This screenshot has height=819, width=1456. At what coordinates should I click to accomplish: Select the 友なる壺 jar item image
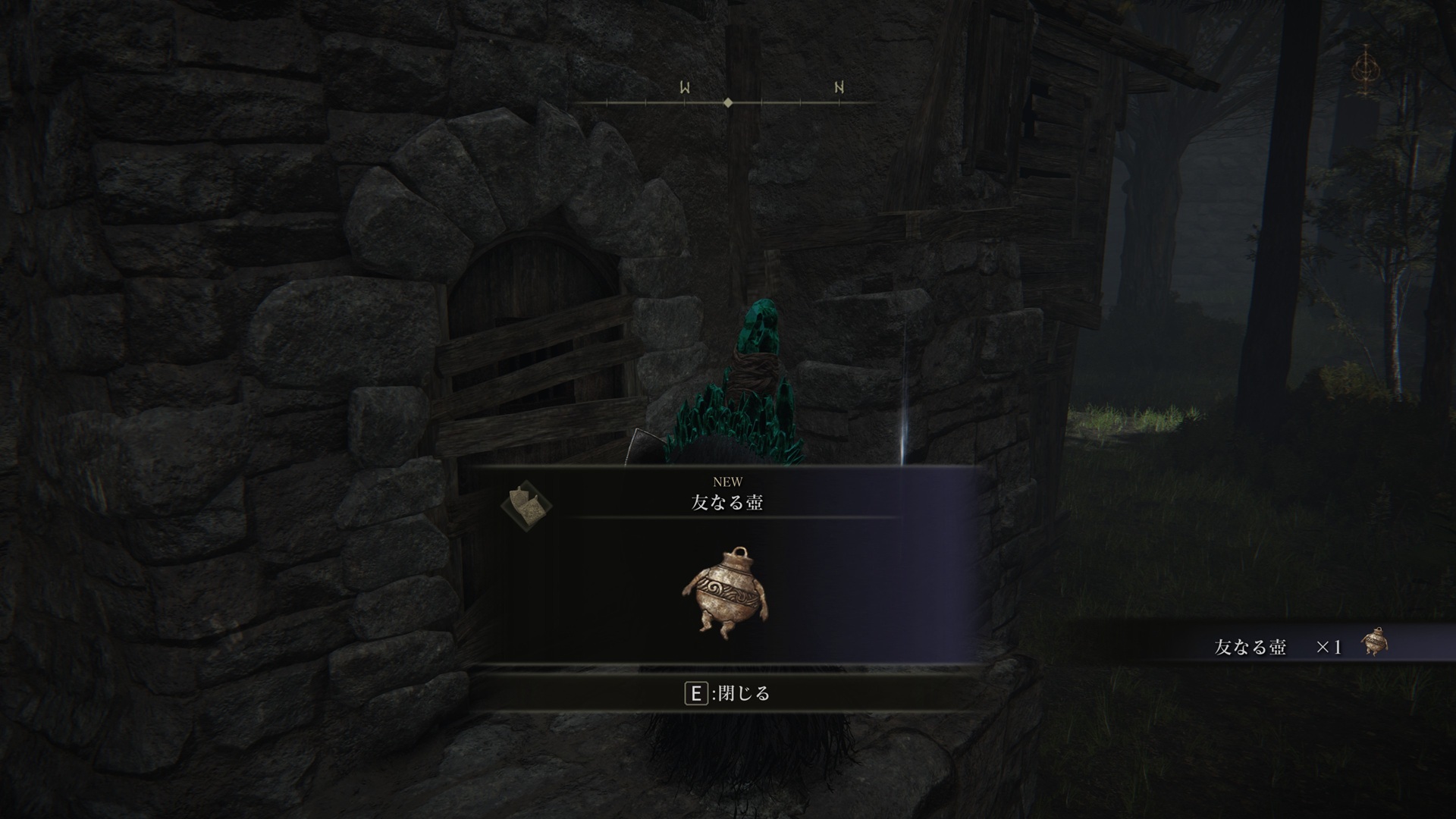[726, 592]
